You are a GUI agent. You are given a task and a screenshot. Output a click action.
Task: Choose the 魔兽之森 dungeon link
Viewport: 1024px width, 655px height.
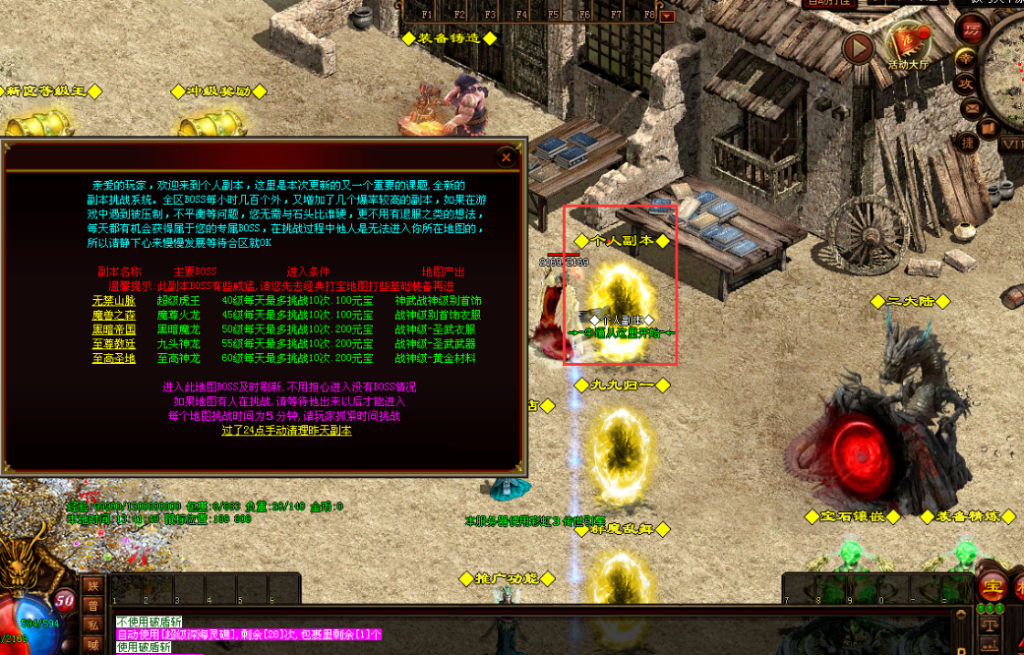(x=113, y=315)
